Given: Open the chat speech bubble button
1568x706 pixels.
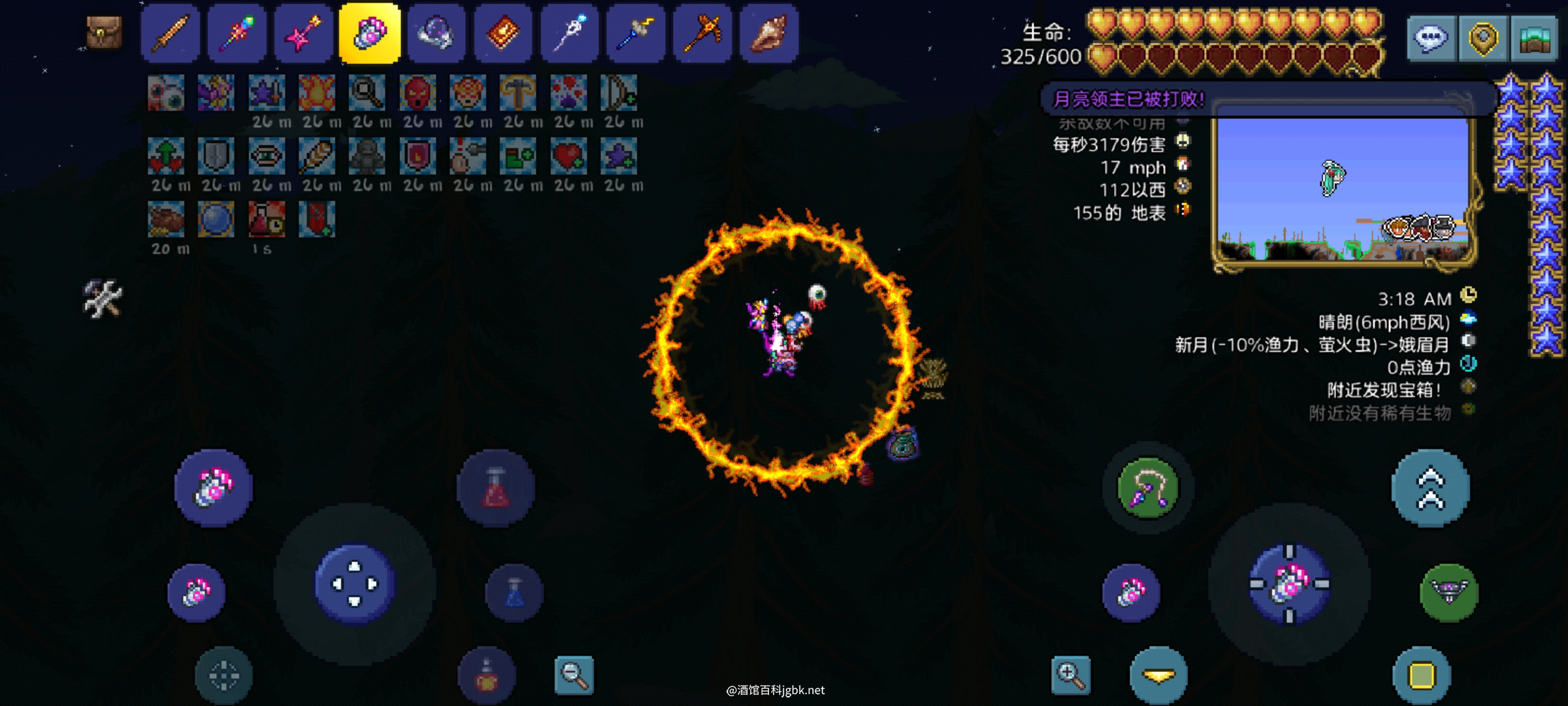Looking at the screenshot, I should point(1431,38).
